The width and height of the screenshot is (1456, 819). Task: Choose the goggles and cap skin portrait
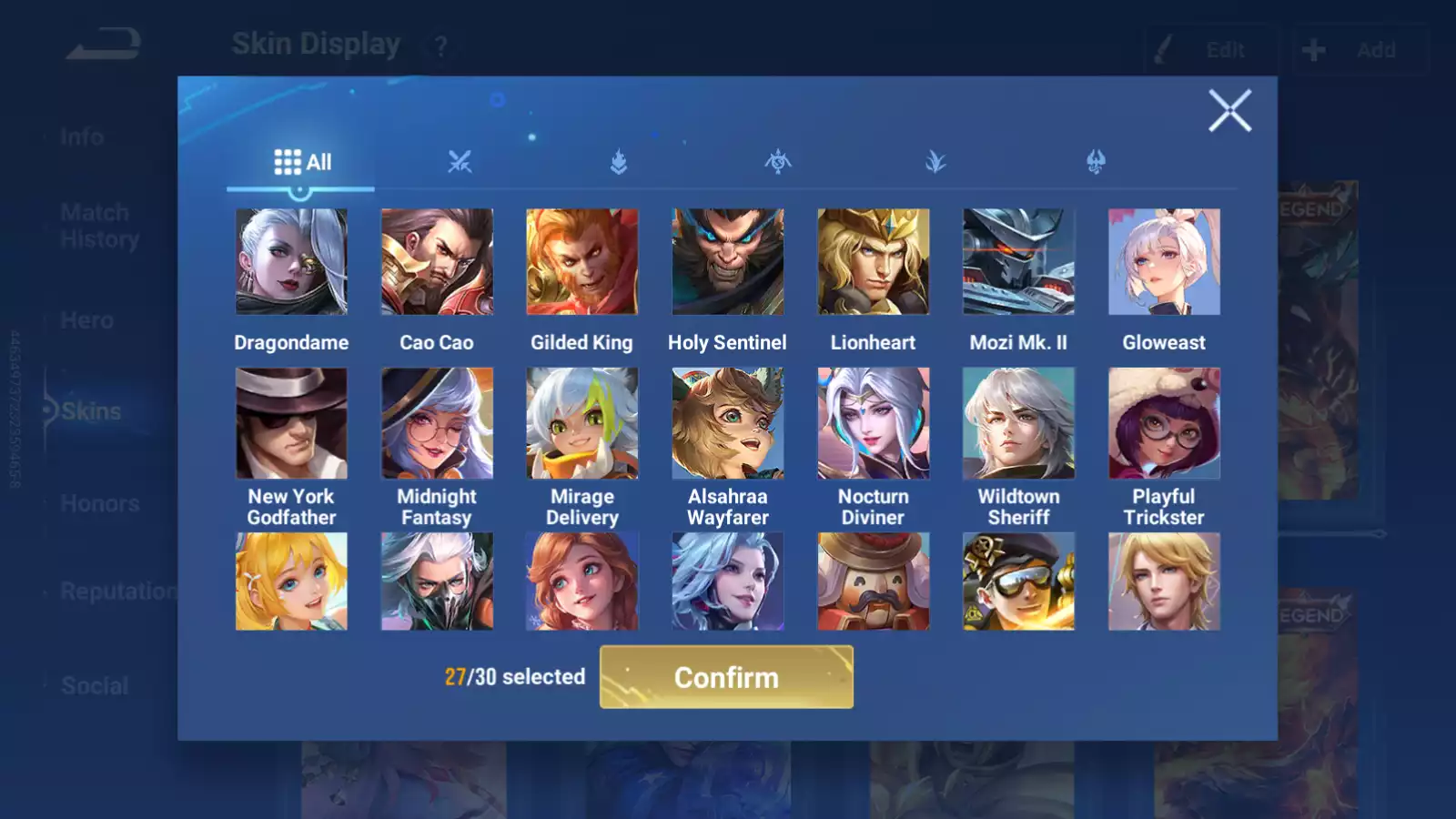1018,581
